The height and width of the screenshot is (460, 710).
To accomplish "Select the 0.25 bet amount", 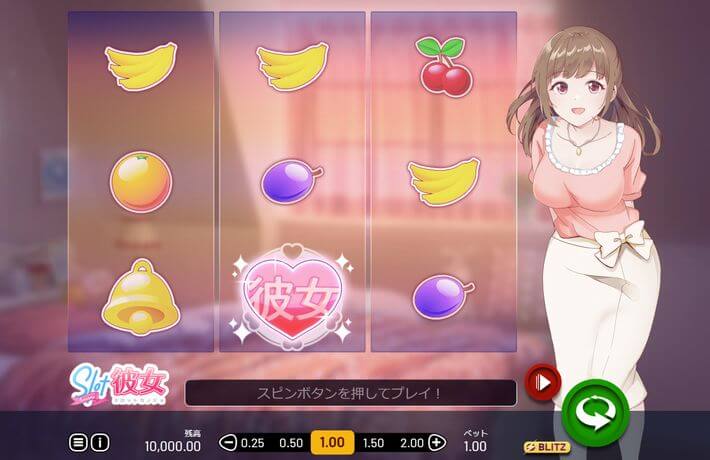I will (253, 442).
